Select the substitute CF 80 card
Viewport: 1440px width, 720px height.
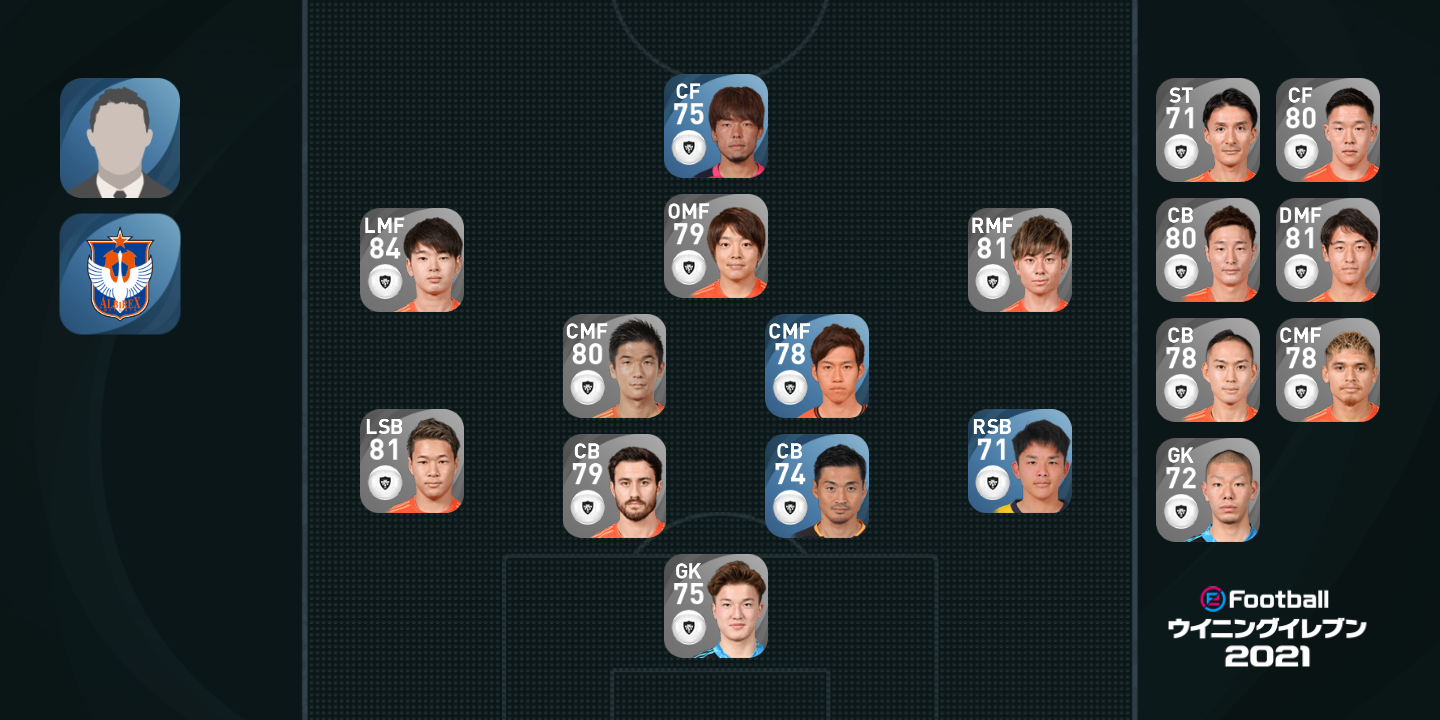[1328, 130]
